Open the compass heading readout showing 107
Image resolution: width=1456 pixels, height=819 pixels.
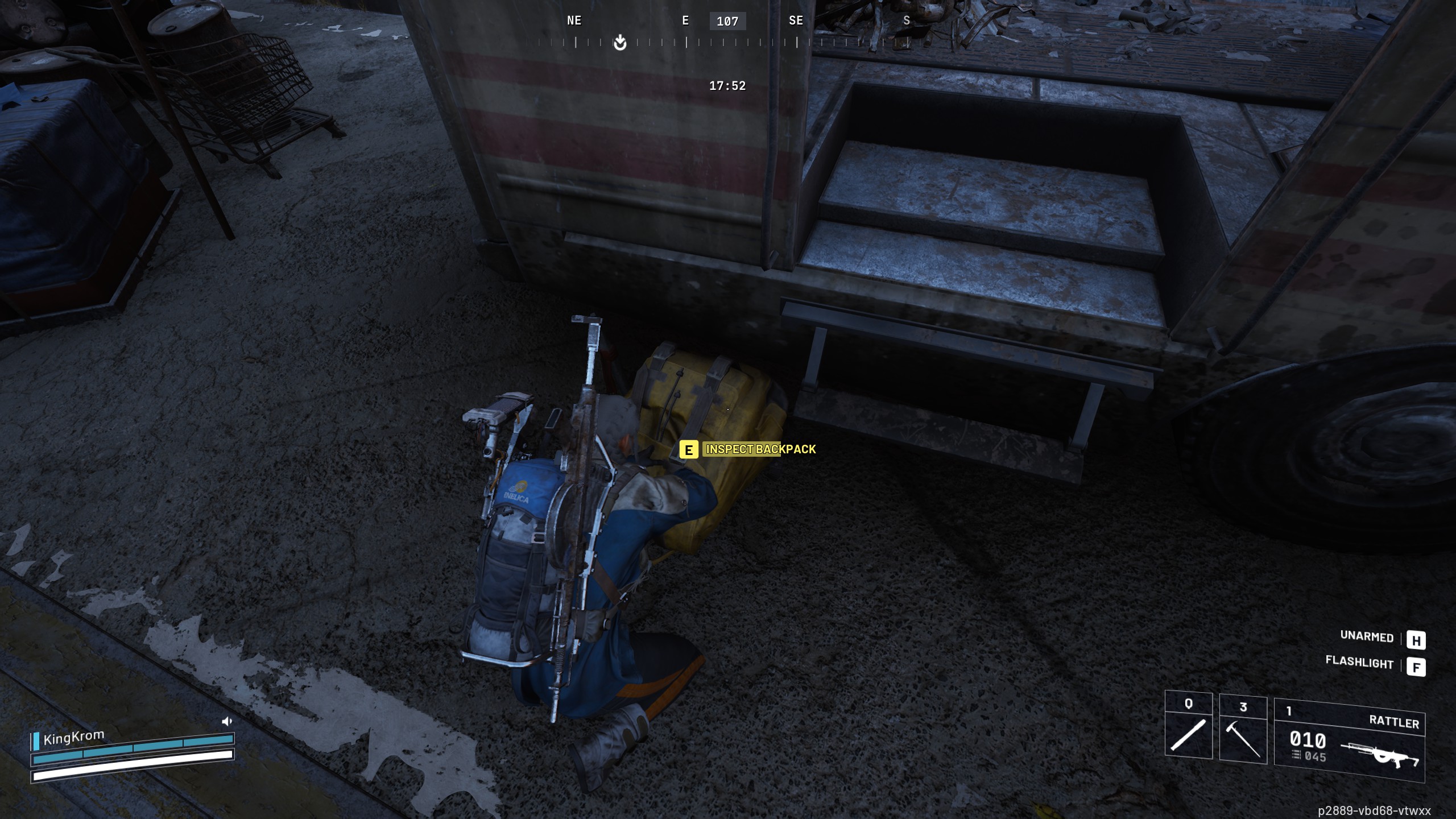[729, 22]
